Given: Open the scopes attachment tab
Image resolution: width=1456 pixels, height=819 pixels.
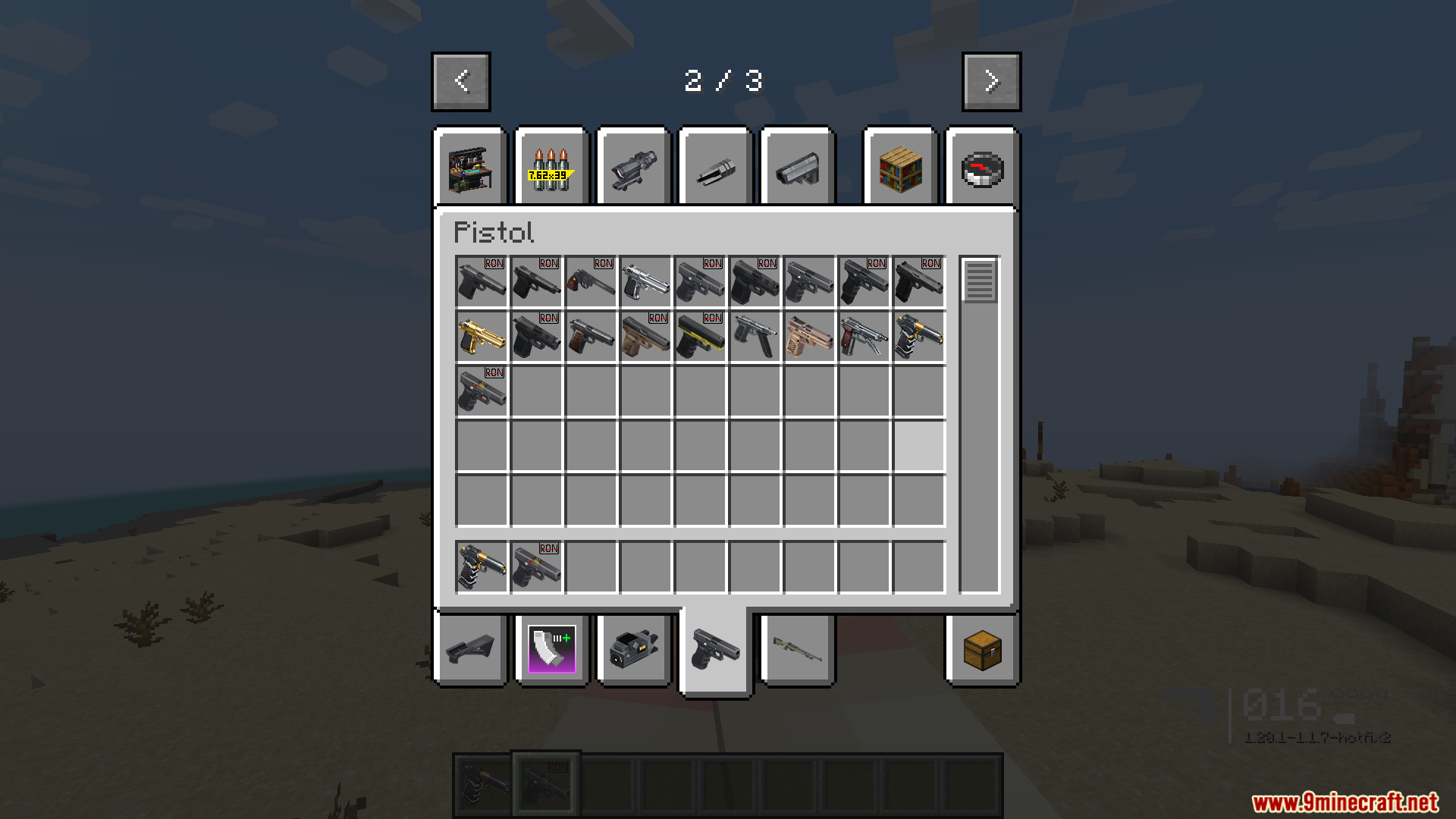Looking at the screenshot, I should point(633,168).
